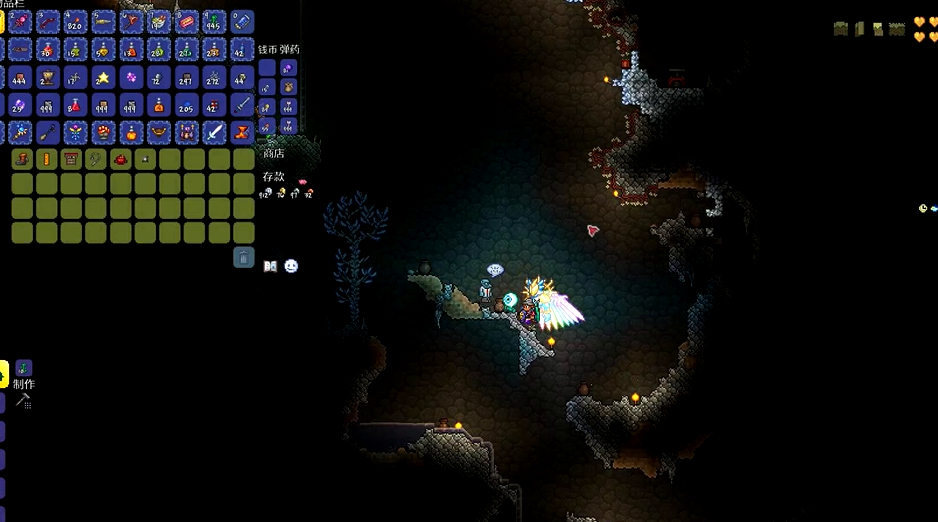Select the boots item in the shop
The height and width of the screenshot is (522, 938).
22,159
